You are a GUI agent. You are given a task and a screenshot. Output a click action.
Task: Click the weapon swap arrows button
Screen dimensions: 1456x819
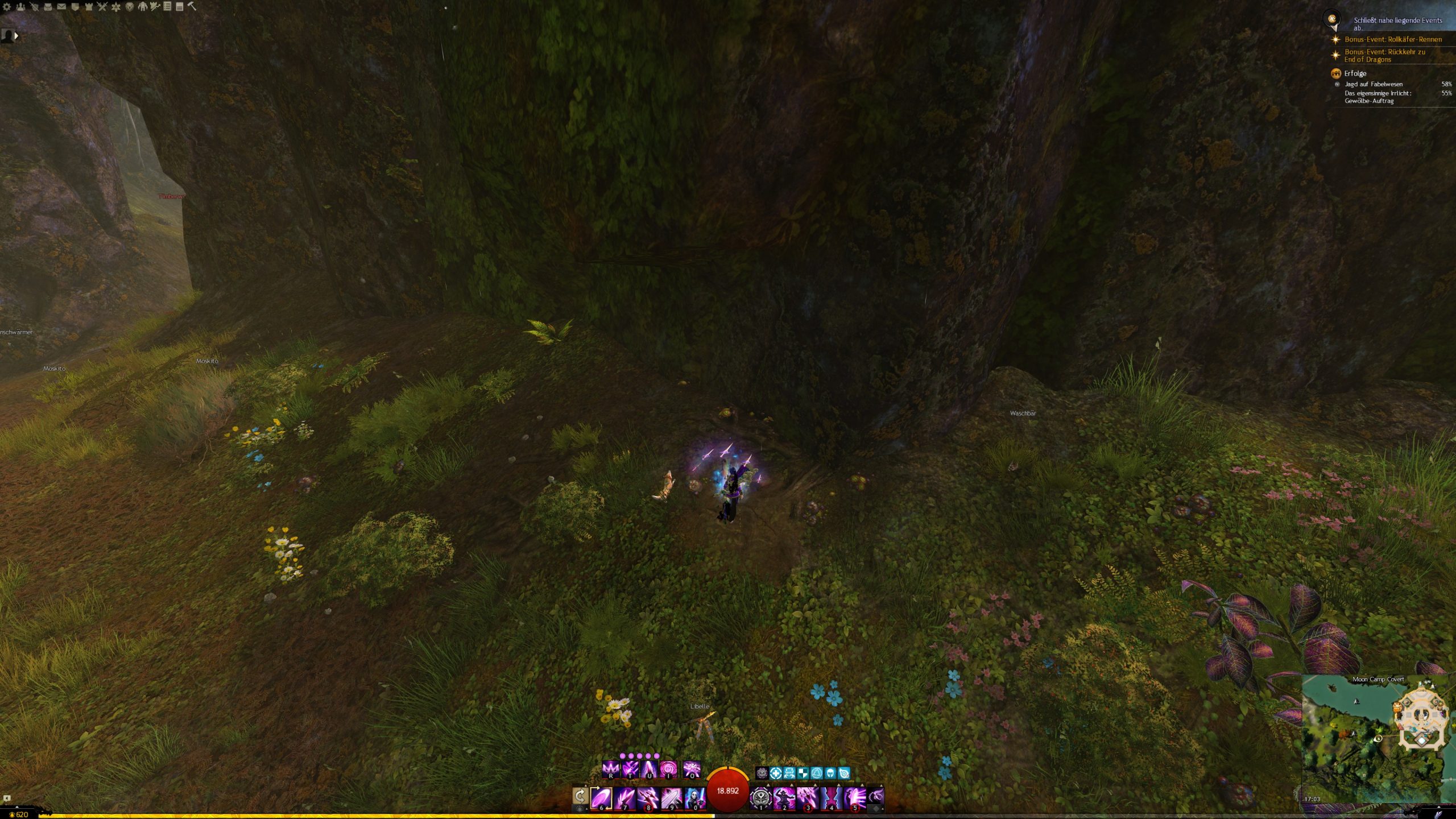[x=580, y=796]
